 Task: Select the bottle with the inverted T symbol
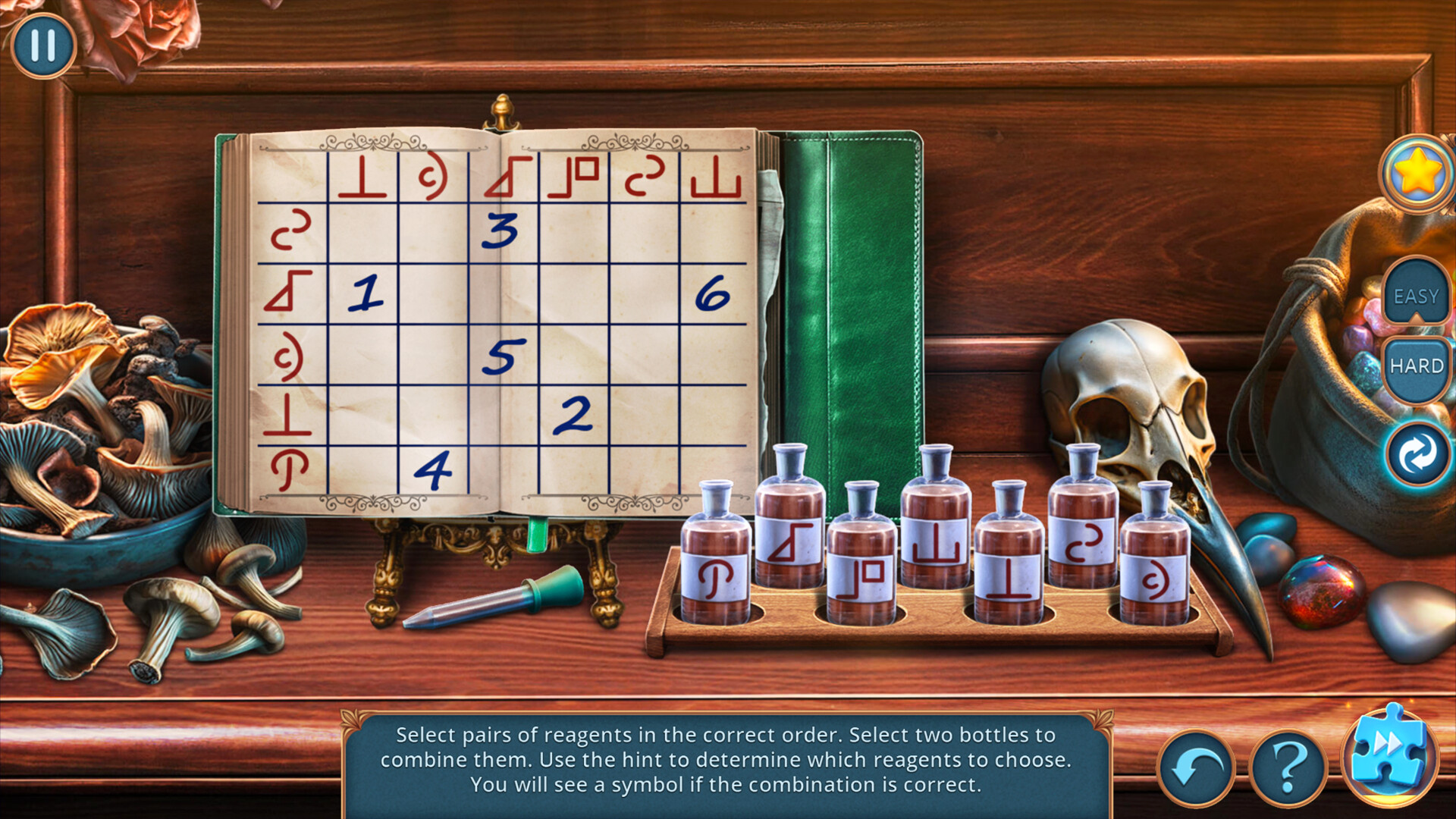point(1009,561)
